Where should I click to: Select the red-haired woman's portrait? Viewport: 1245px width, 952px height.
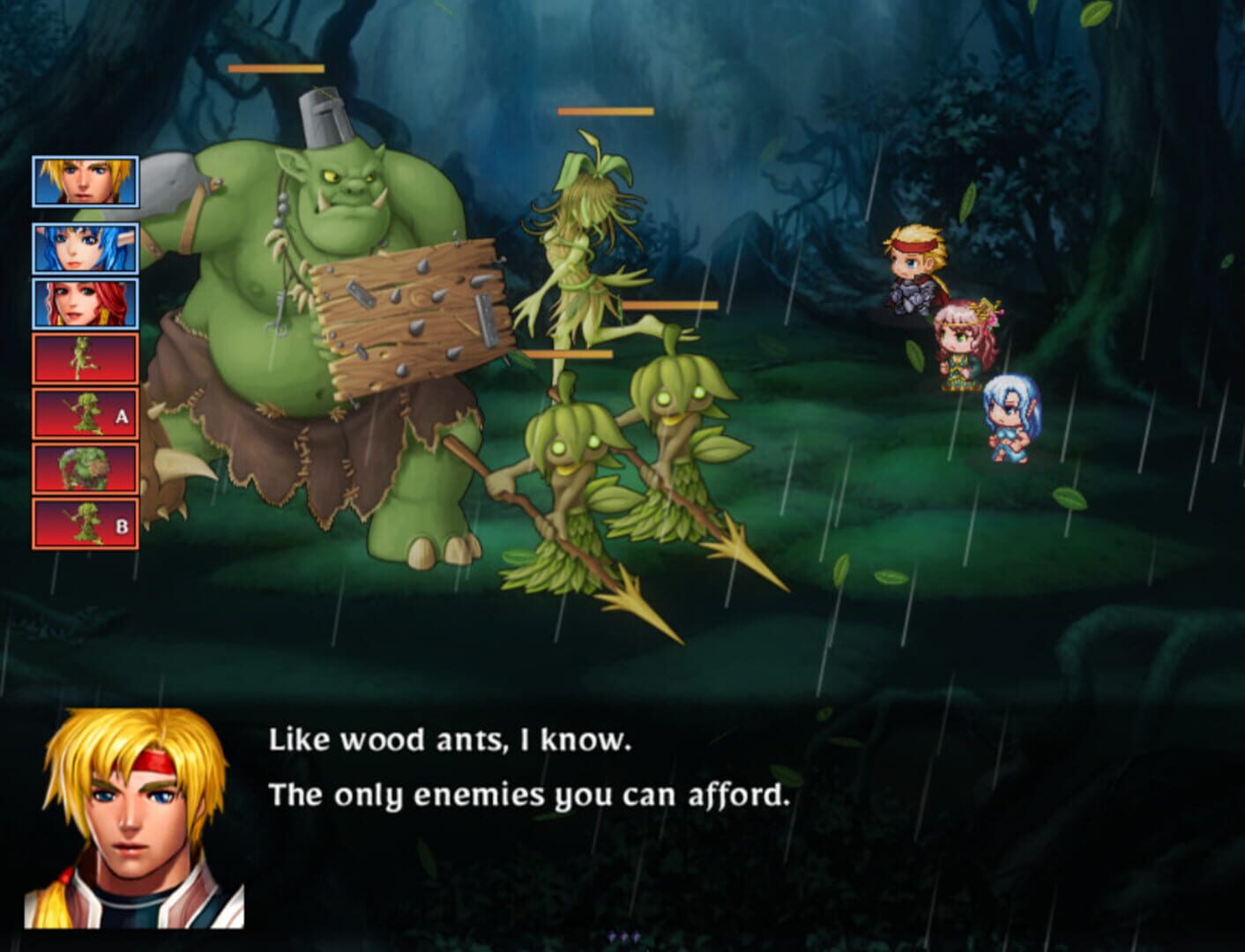[x=85, y=302]
